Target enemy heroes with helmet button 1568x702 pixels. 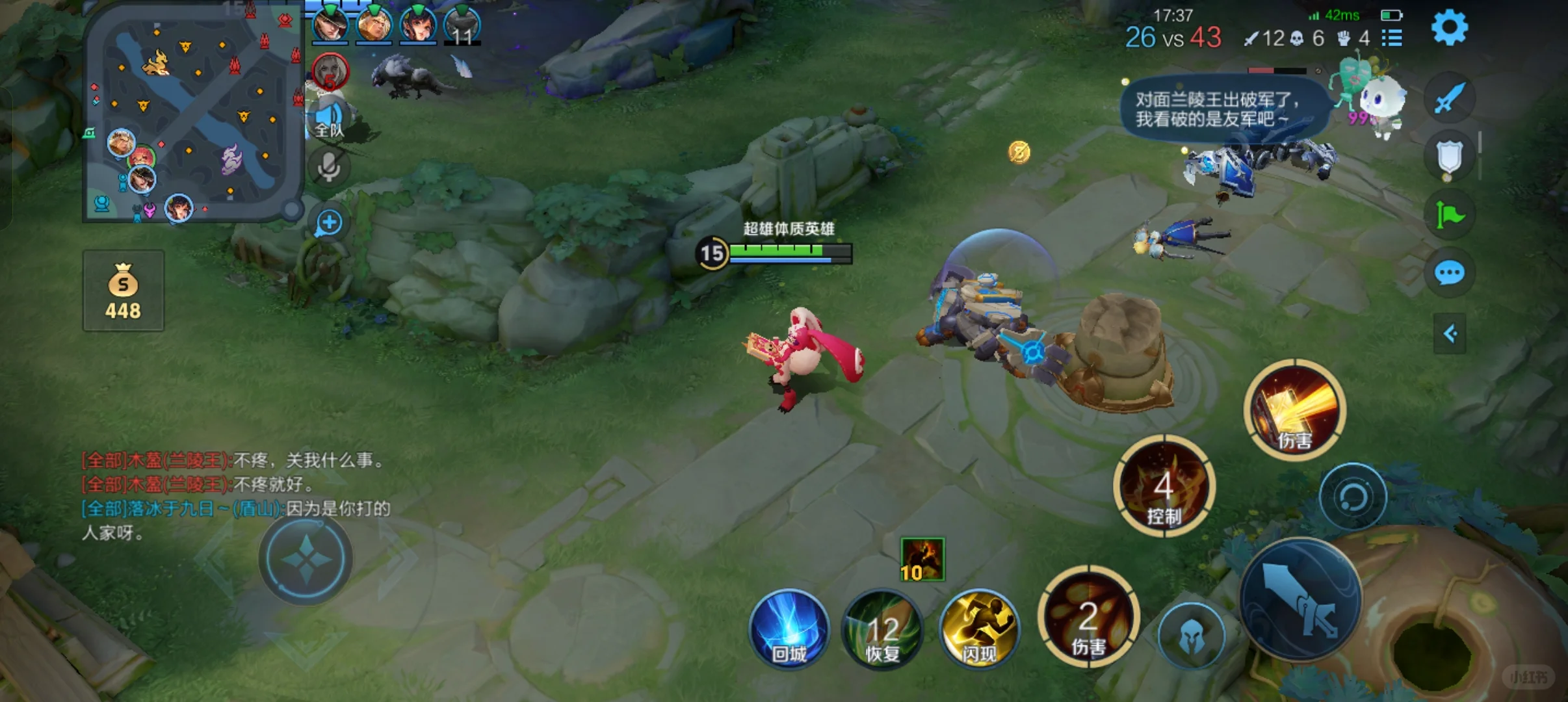point(1191,636)
